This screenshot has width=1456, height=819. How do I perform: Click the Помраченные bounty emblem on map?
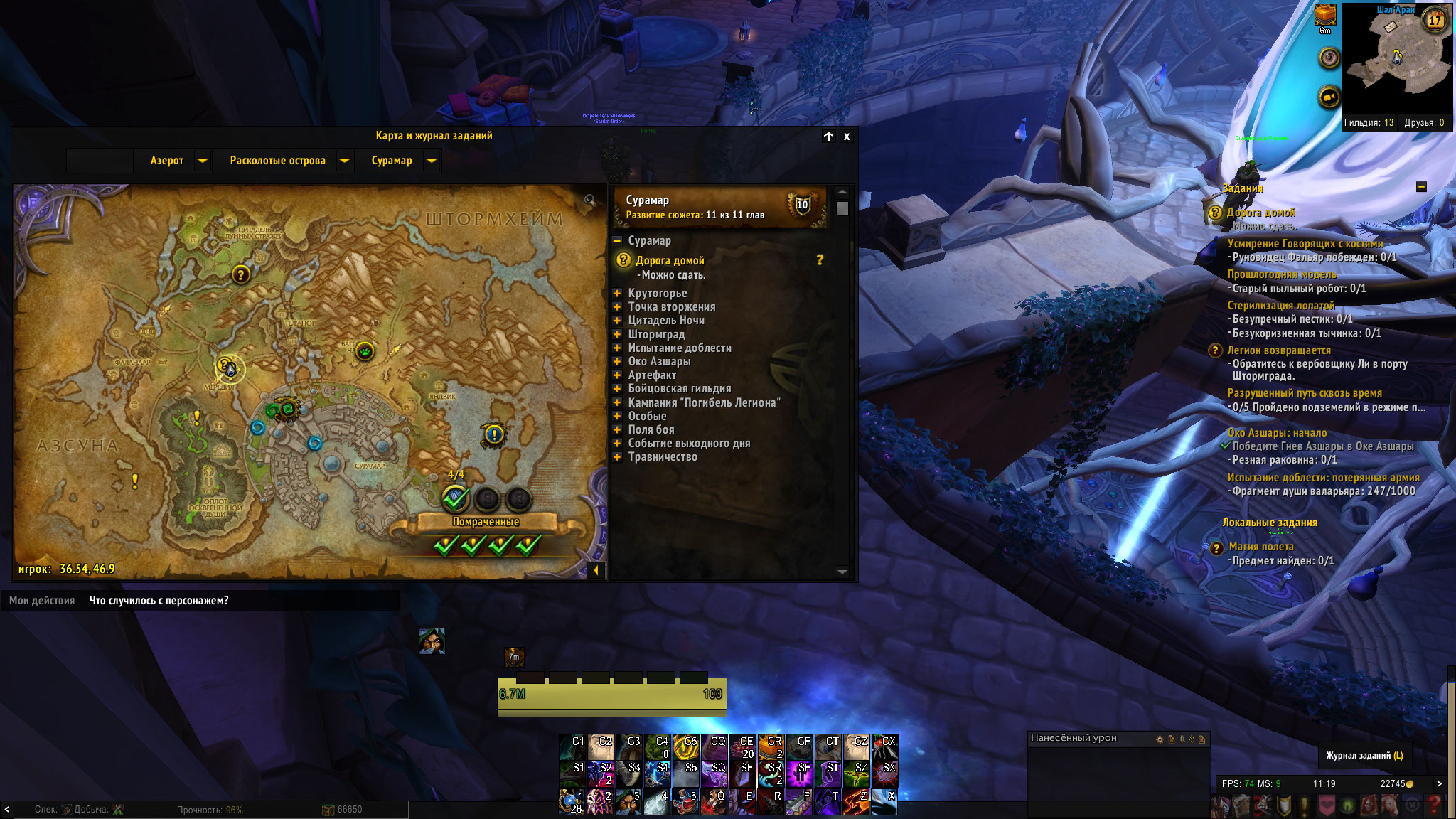(x=455, y=498)
